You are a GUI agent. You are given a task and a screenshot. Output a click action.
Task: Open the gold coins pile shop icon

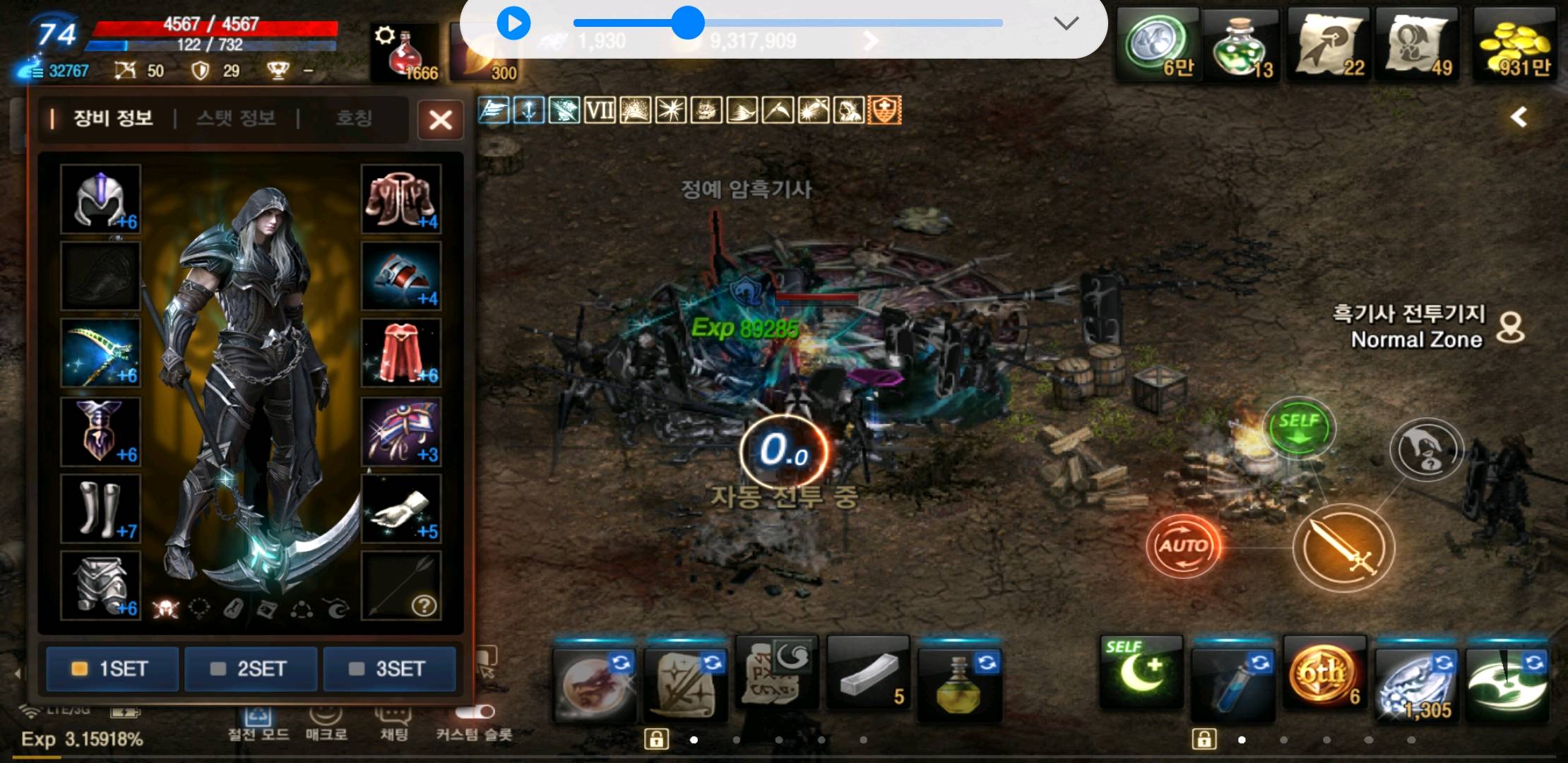point(1514,46)
